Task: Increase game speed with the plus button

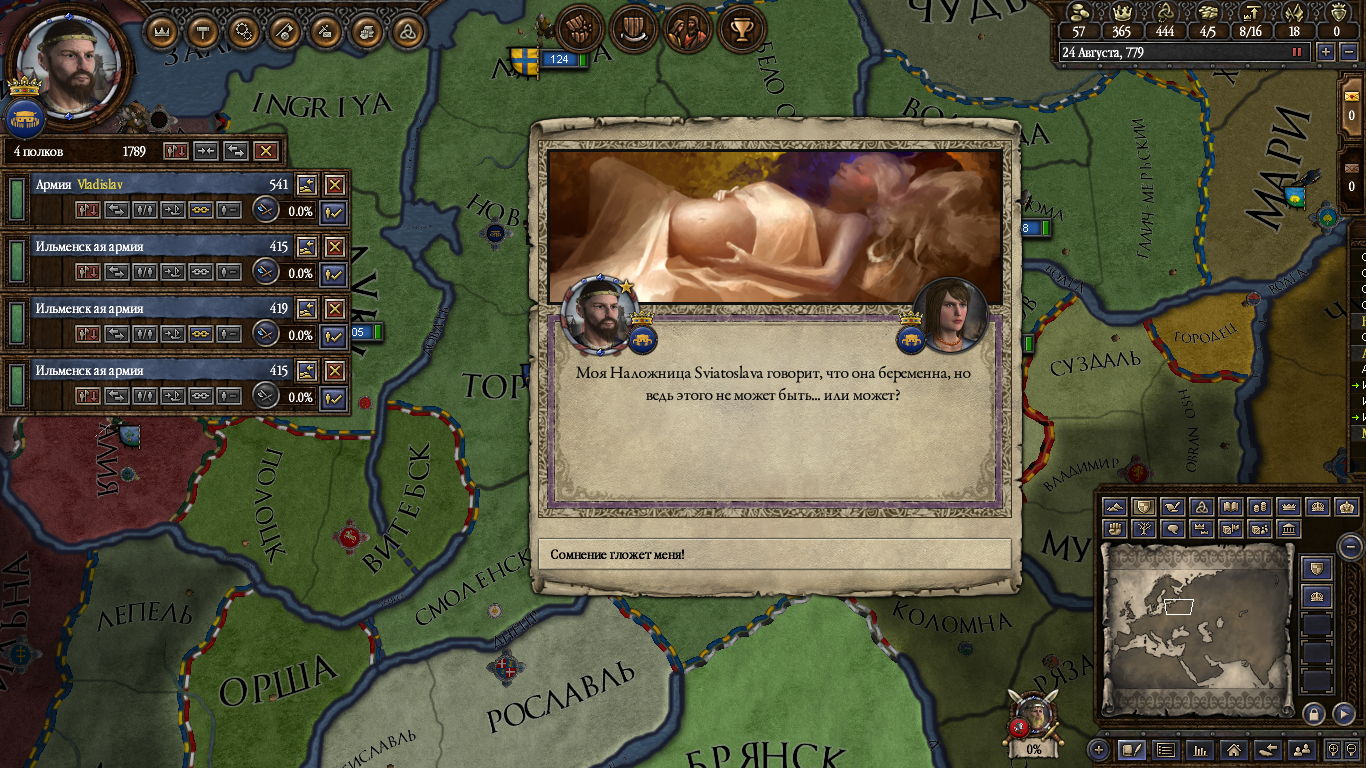Action: [1326, 52]
